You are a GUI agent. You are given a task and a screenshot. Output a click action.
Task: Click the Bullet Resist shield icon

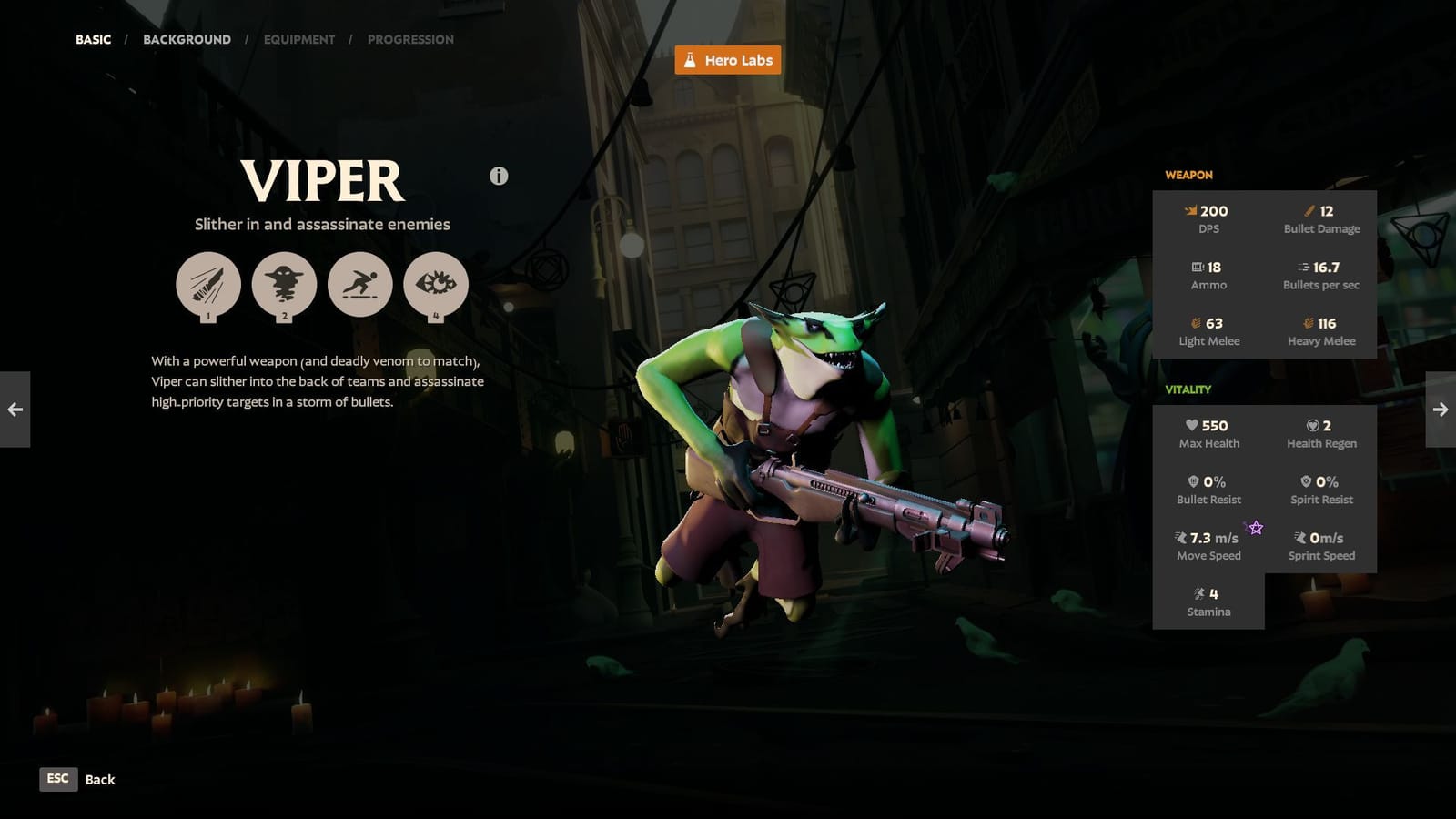(x=1194, y=482)
